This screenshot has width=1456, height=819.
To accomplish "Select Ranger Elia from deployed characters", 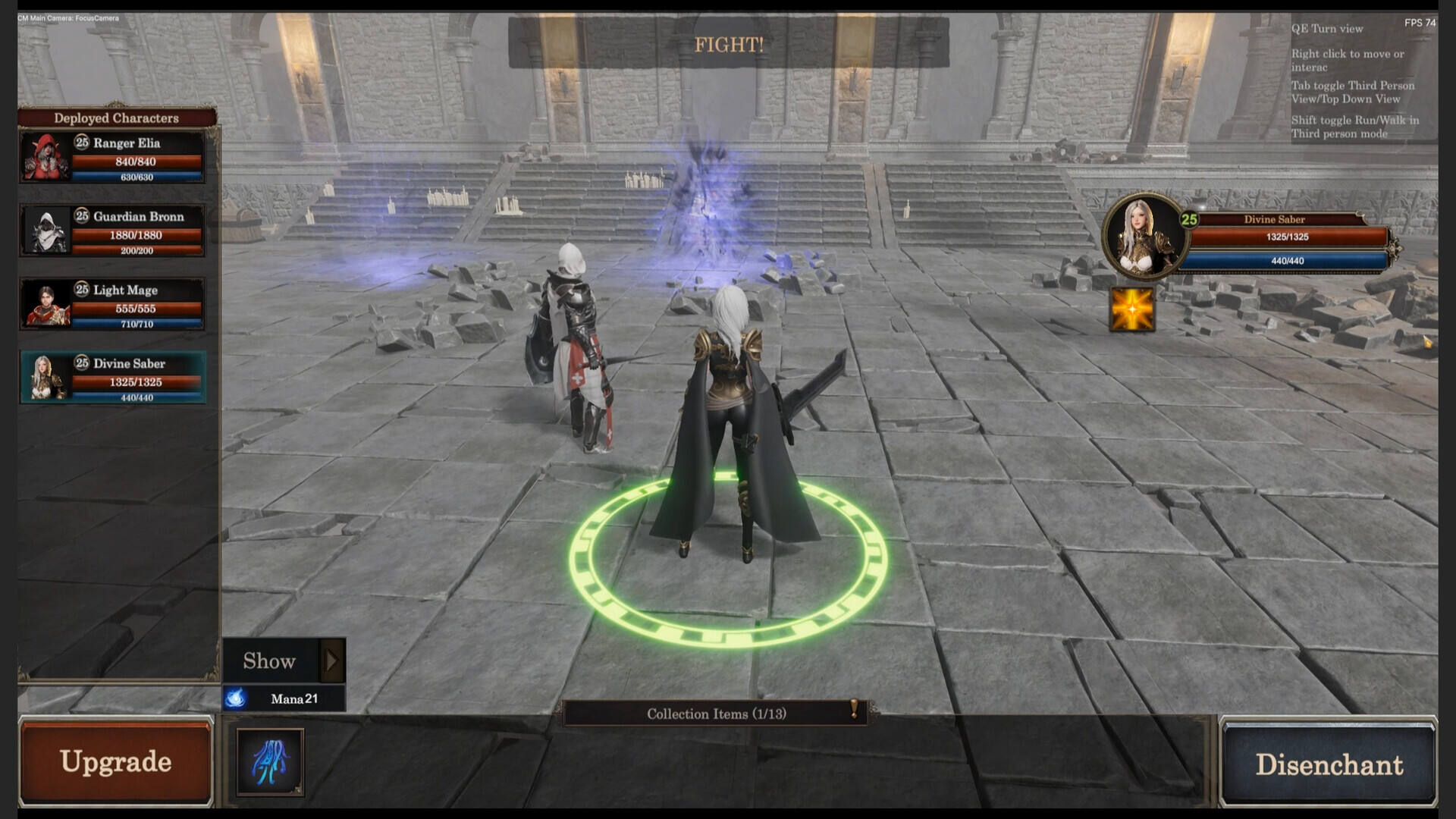I will 112,158.
